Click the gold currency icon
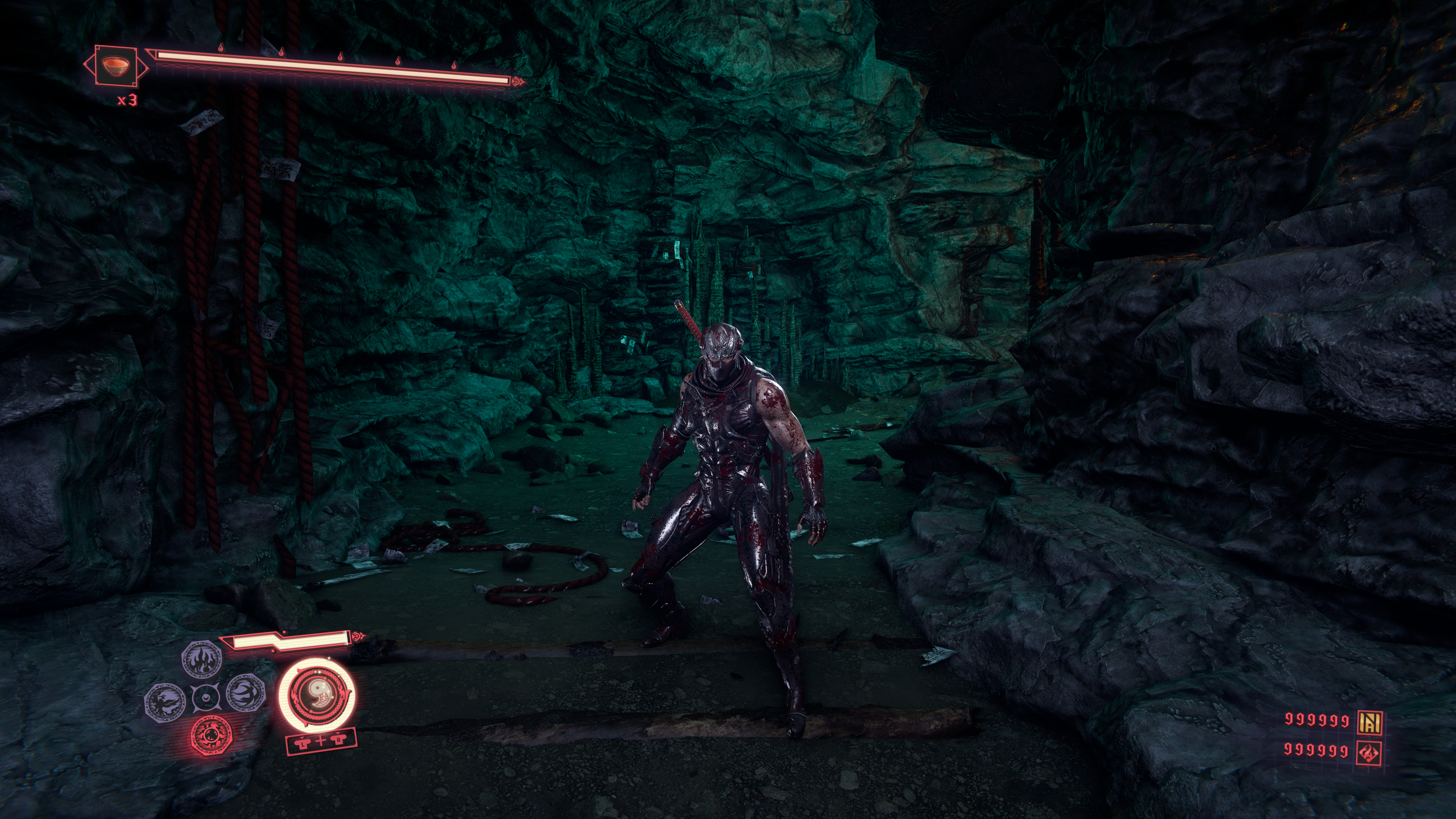This screenshot has height=819, width=1456. click(1370, 721)
